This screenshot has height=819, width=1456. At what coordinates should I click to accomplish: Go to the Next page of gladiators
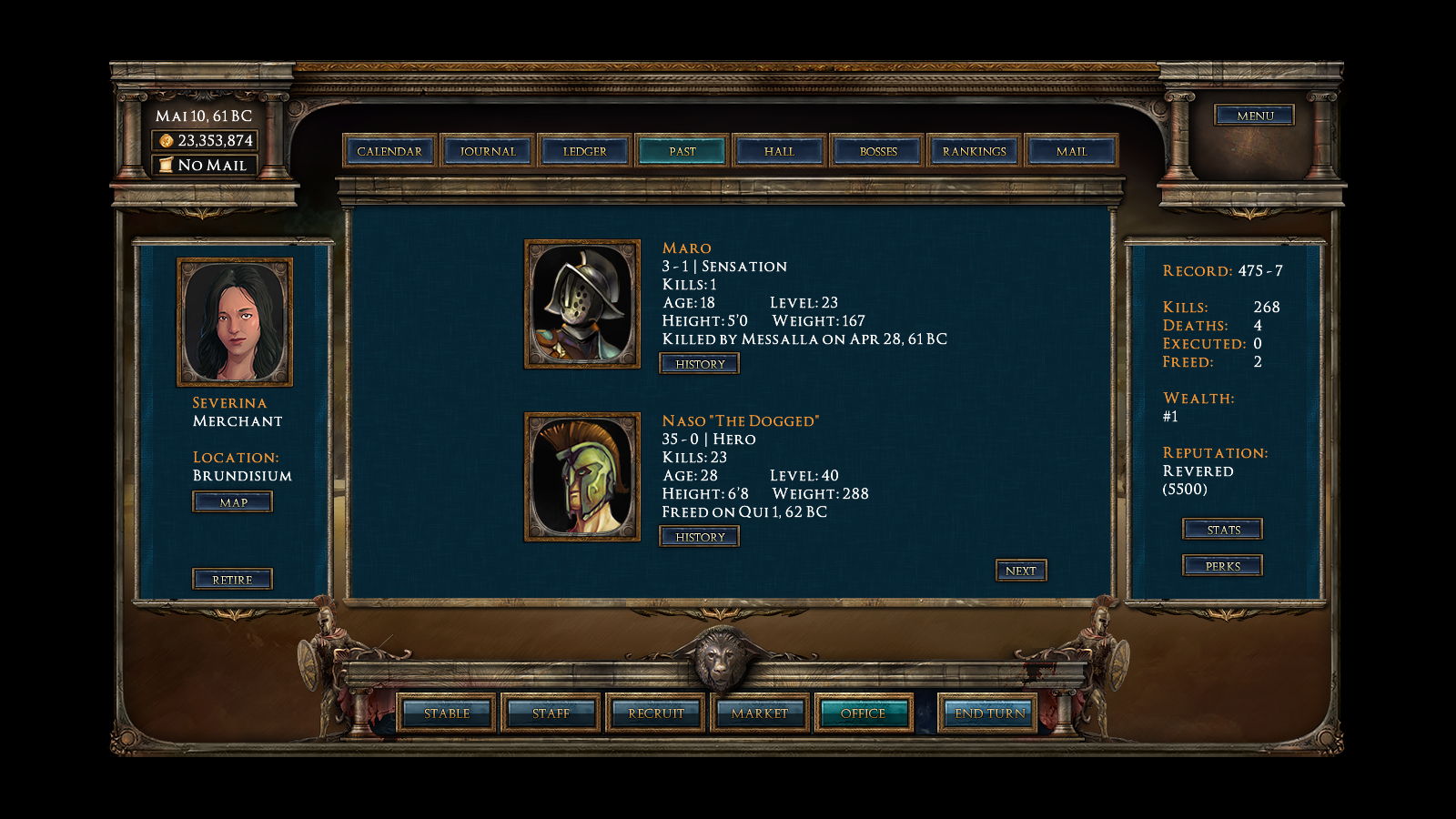pos(1020,571)
